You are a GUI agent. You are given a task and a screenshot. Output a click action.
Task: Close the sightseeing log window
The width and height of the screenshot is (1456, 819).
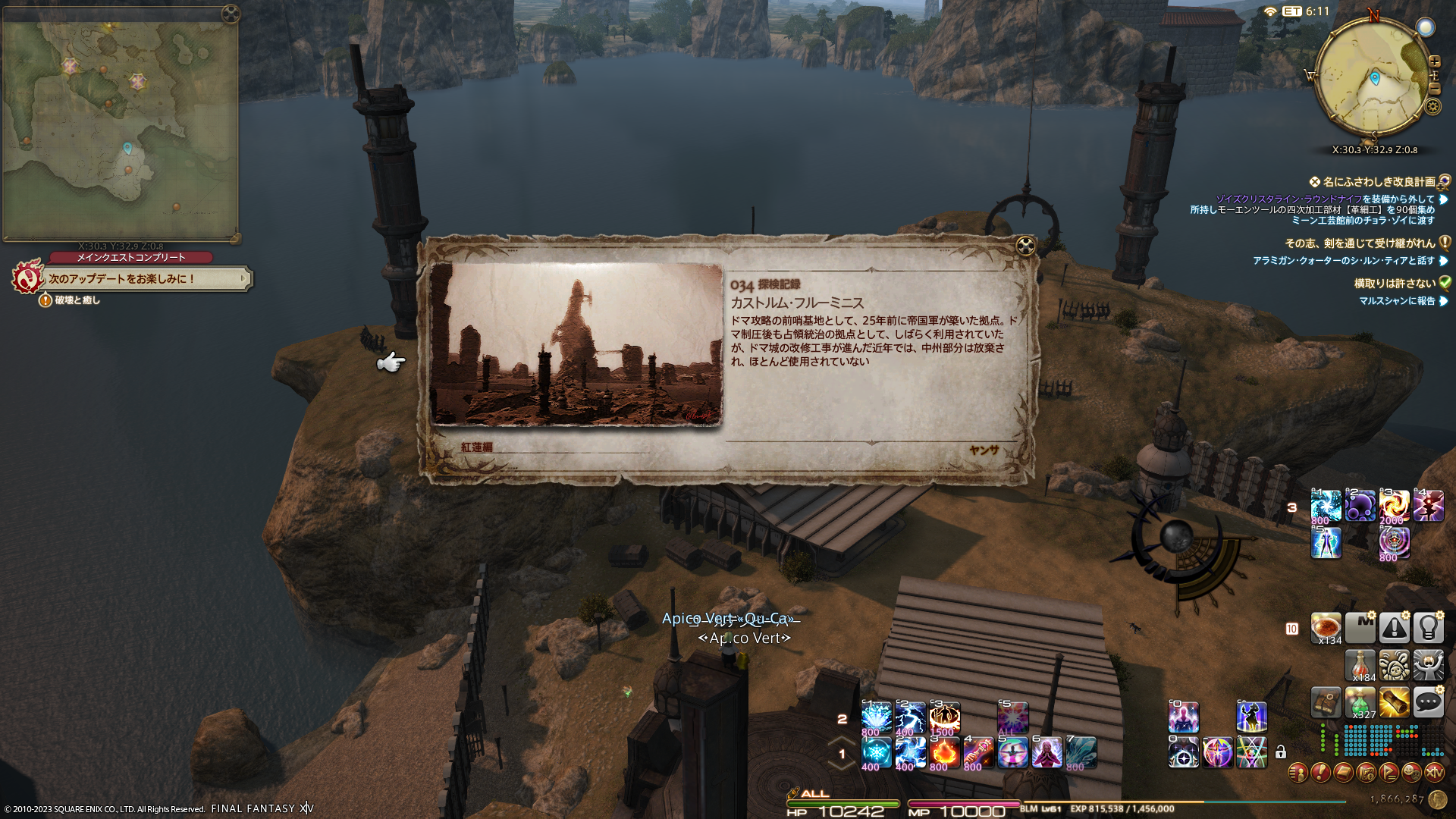pyautogui.click(x=1025, y=246)
